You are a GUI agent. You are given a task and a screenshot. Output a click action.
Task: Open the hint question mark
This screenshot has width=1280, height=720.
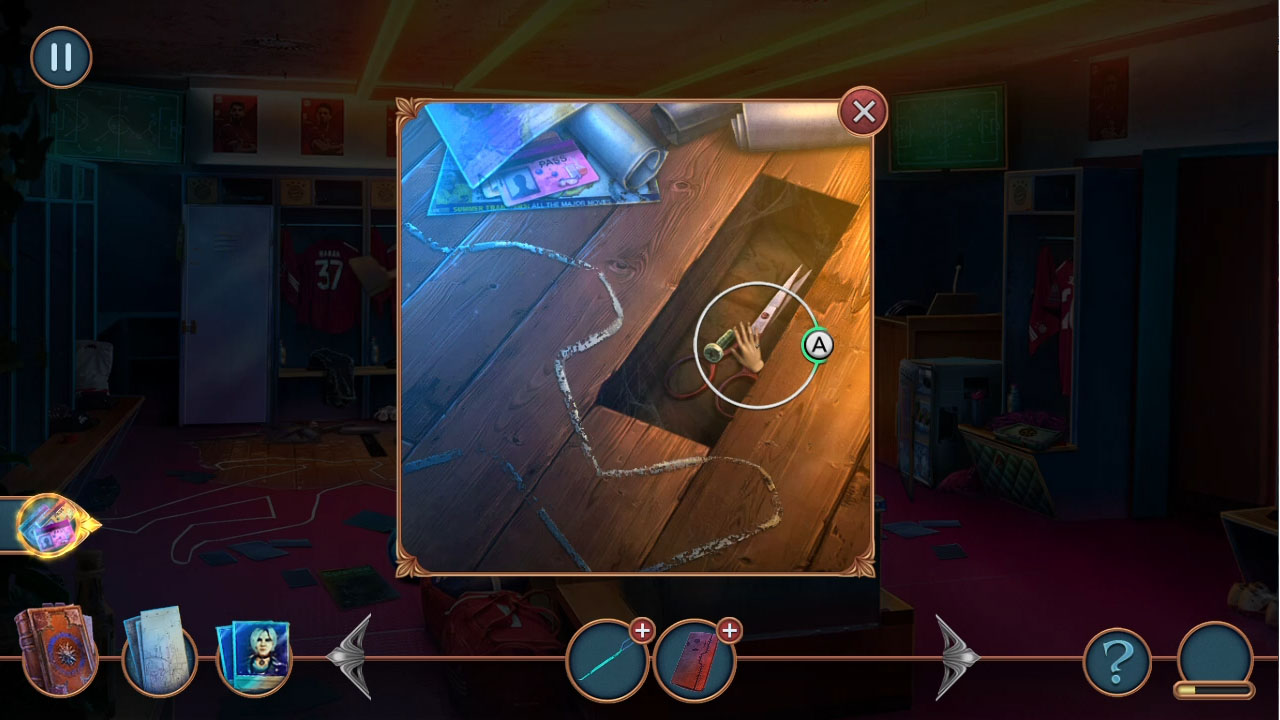tap(1118, 658)
